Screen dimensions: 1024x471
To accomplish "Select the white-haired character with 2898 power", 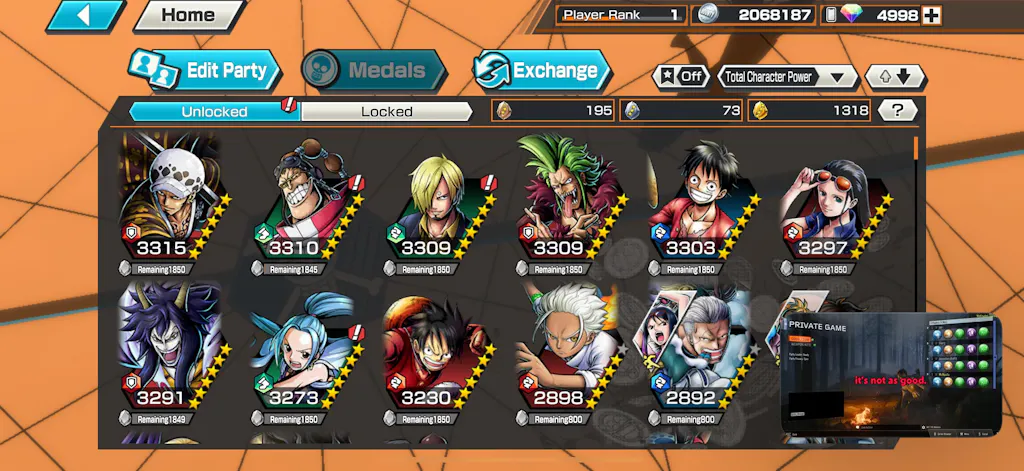I will (566, 350).
